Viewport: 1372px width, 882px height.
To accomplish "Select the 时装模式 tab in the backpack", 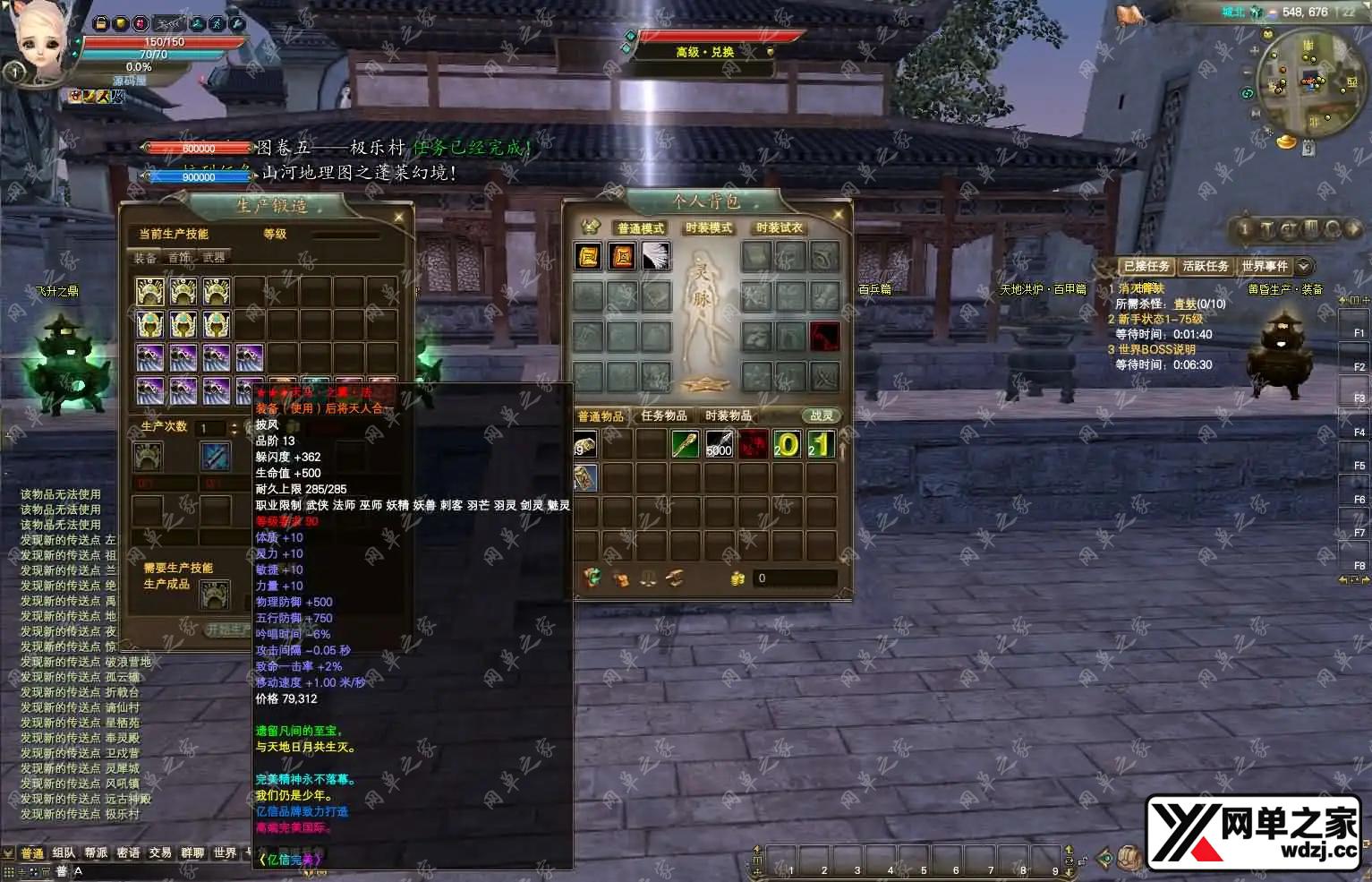I will pos(709,228).
